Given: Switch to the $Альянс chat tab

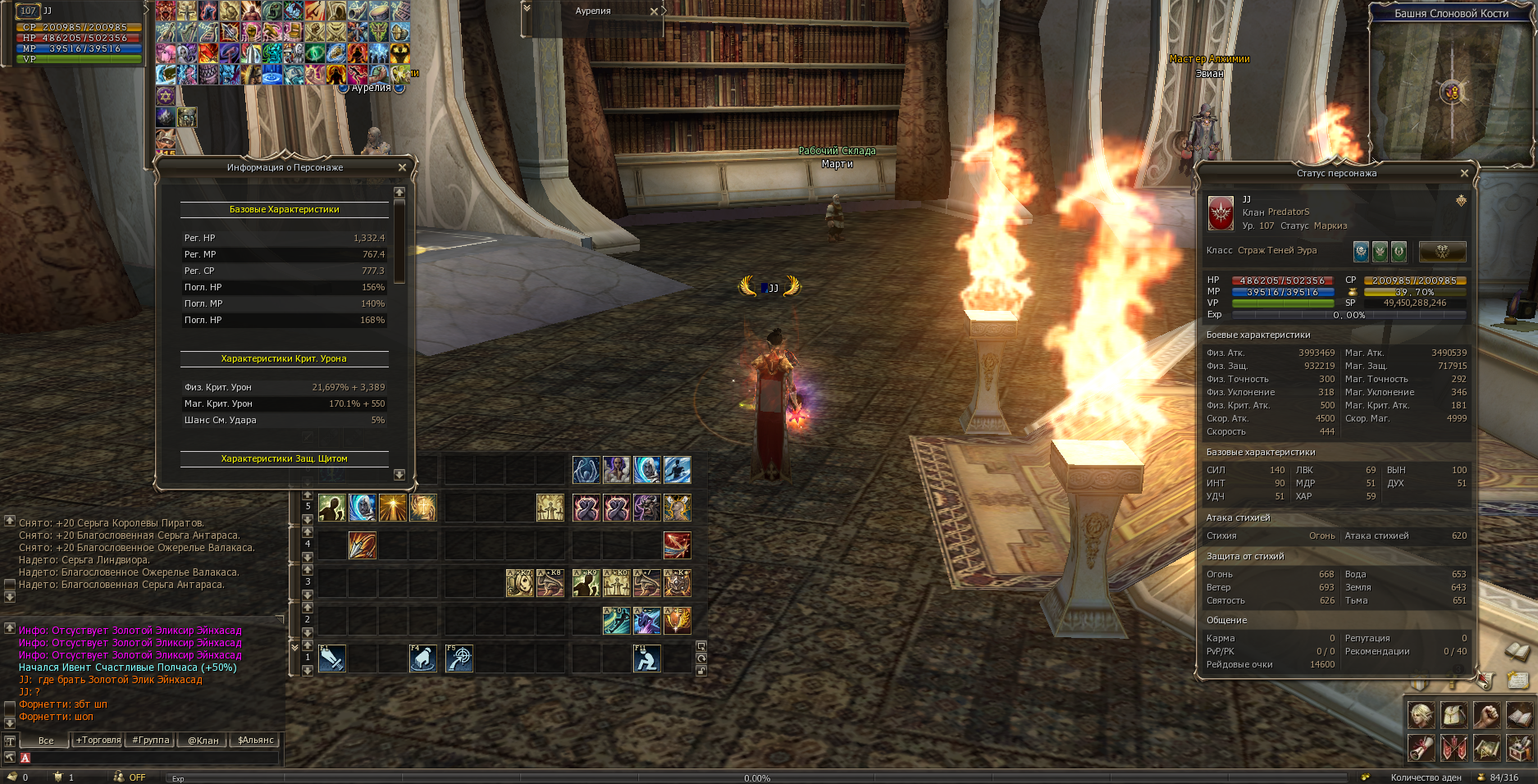Looking at the screenshot, I should (x=255, y=740).
